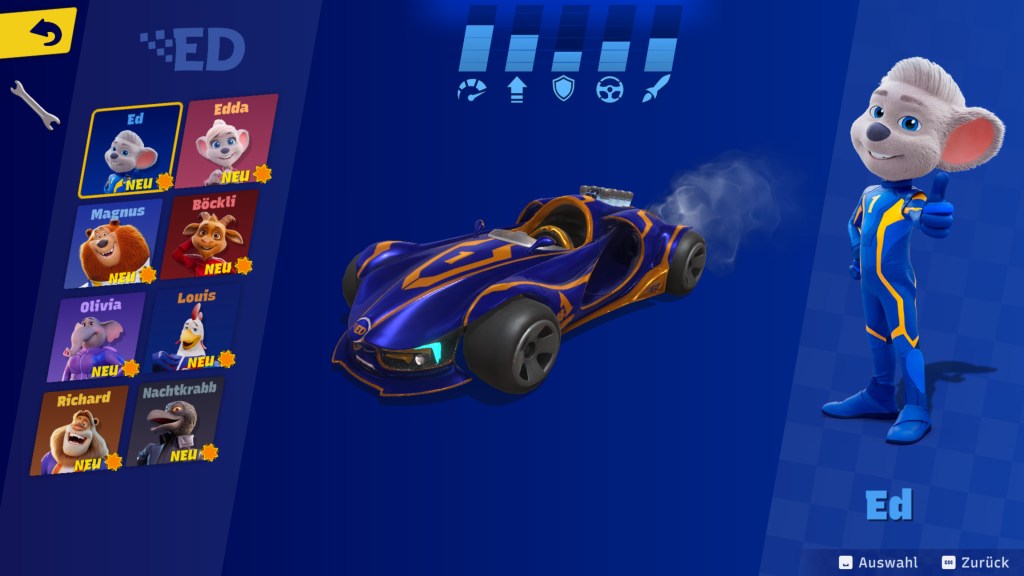Click the yellow back arrow button
The width and height of the screenshot is (1024, 576).
click(40, 32)
